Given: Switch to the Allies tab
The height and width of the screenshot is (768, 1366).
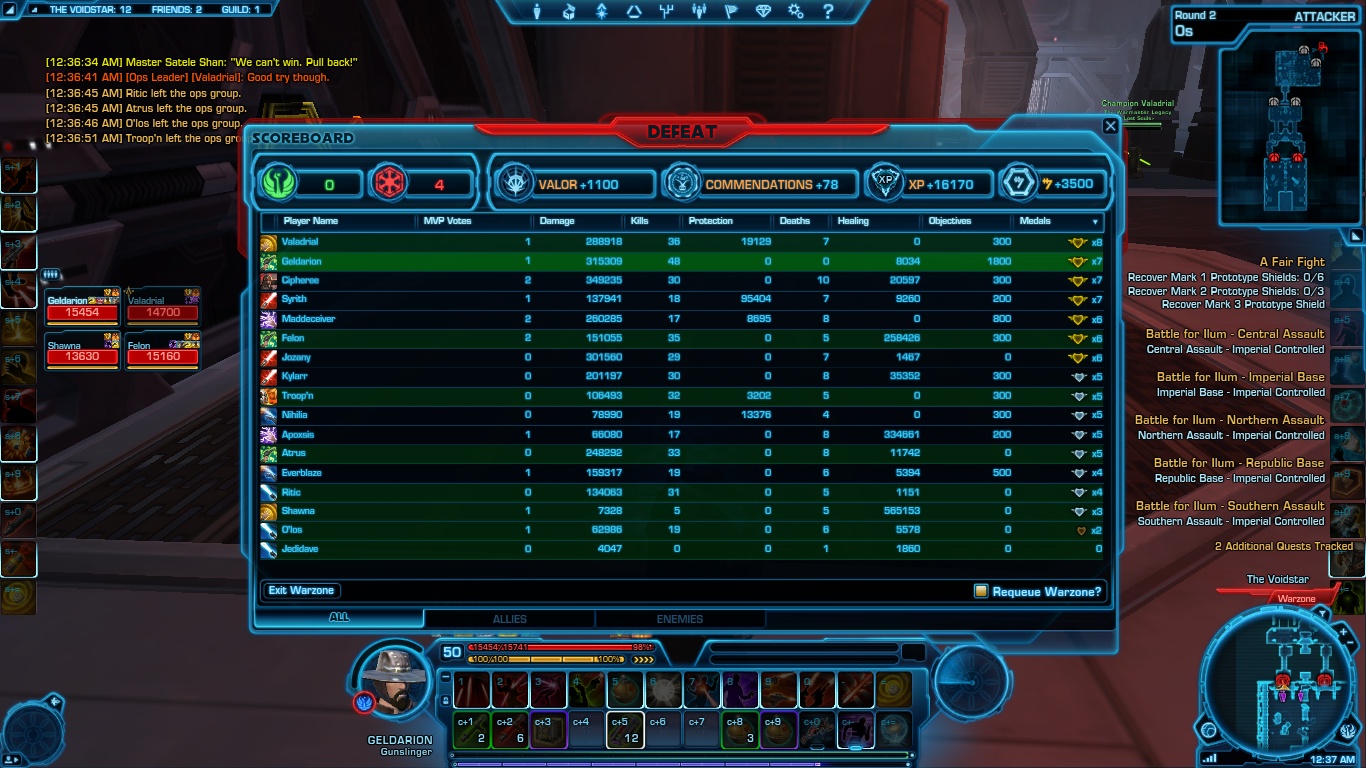Looking at the screenshot, I should (x=509, y=619).
